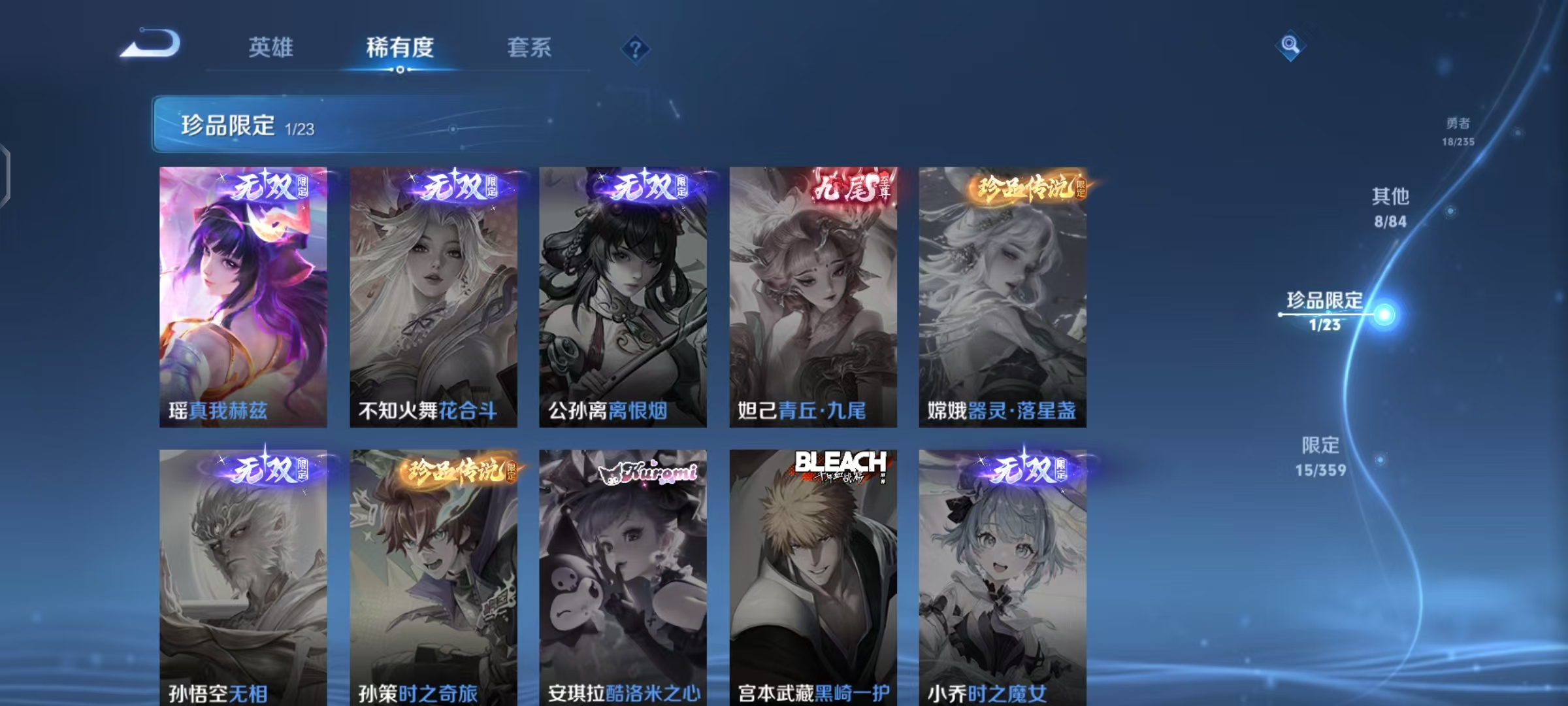Switch to the 英雄 tab
1568x706 pixels.
point(270,48)
